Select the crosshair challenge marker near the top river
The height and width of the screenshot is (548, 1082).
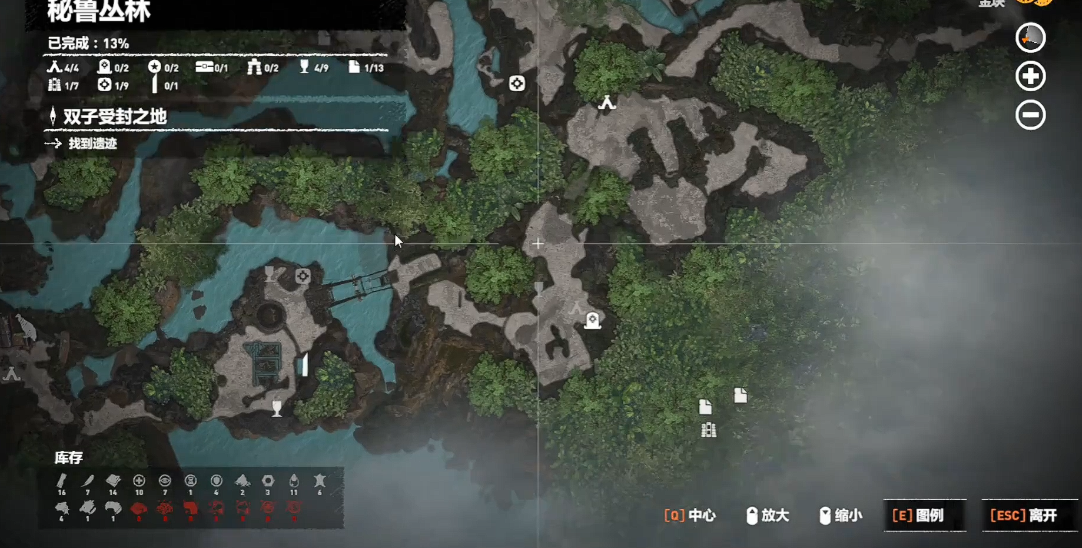(x=517, y=83)
